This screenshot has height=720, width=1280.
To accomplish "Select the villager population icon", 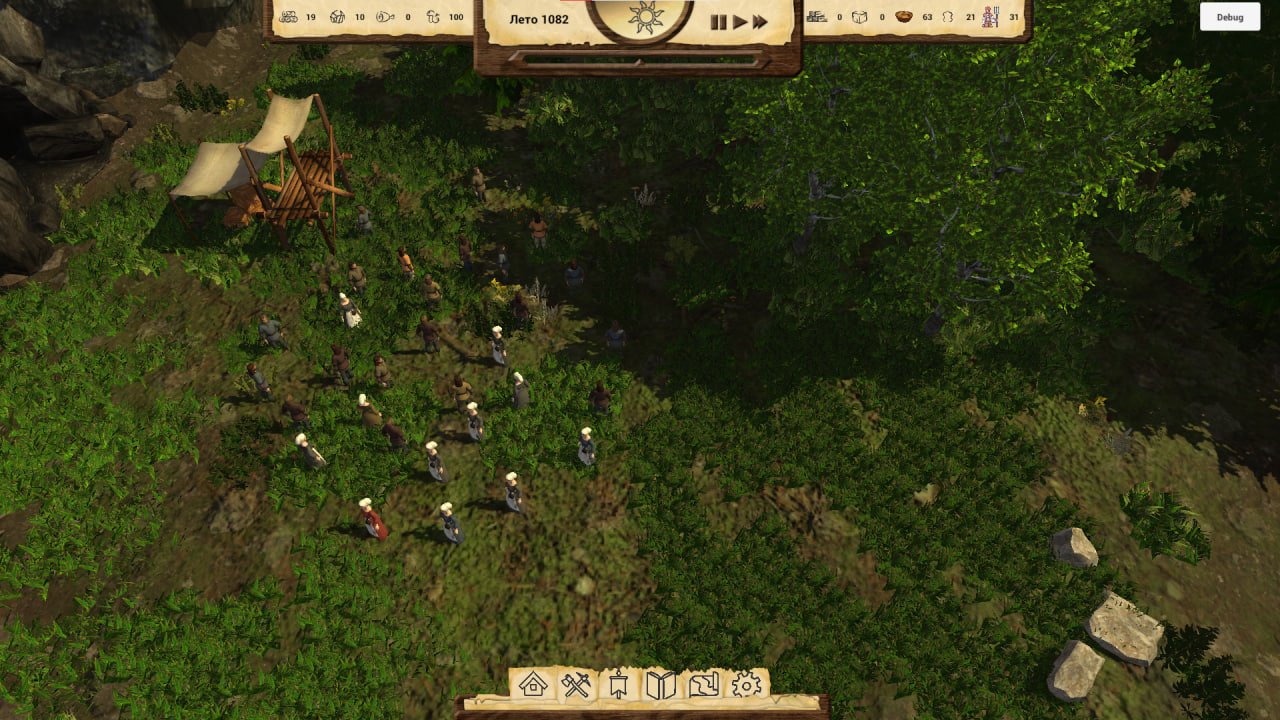I will tap(990, 17).
